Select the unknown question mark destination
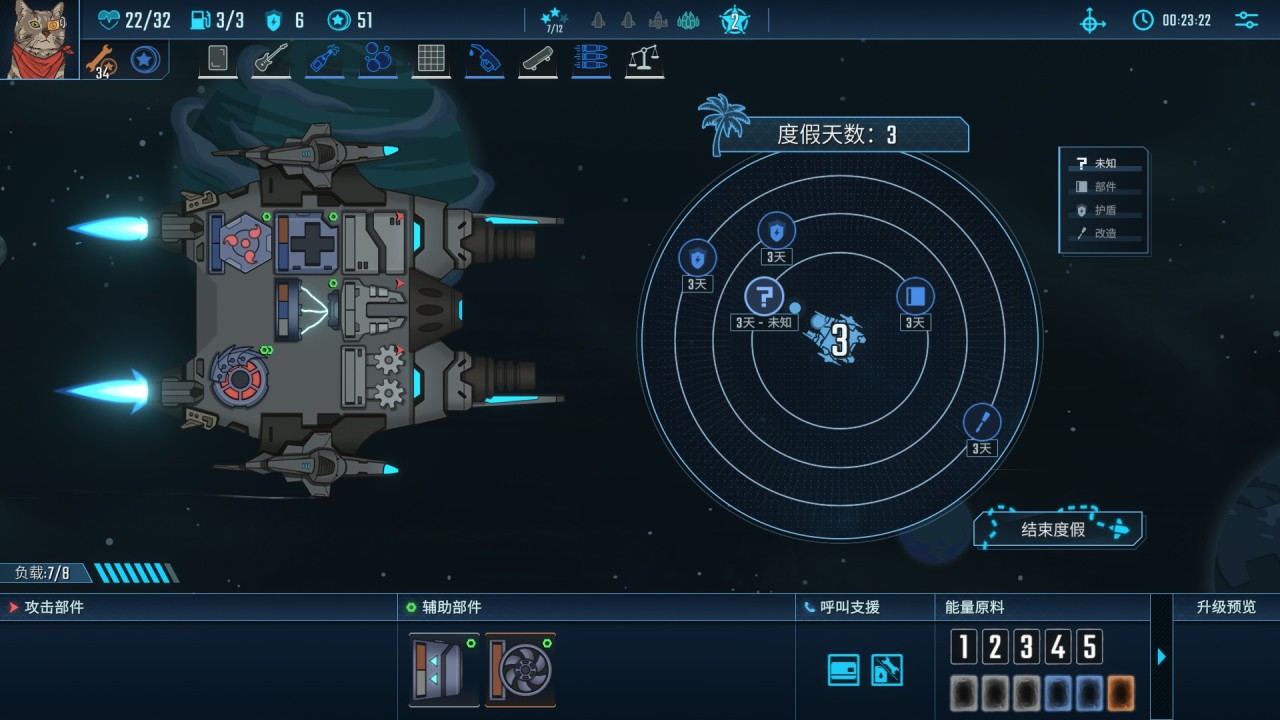This screenshot has width=1280, height=720. tap(764, 297)
